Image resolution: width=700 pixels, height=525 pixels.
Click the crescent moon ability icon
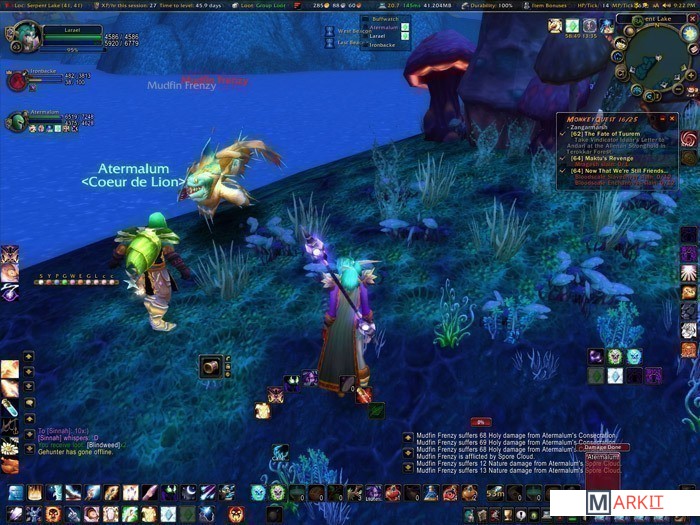[191, 492]
